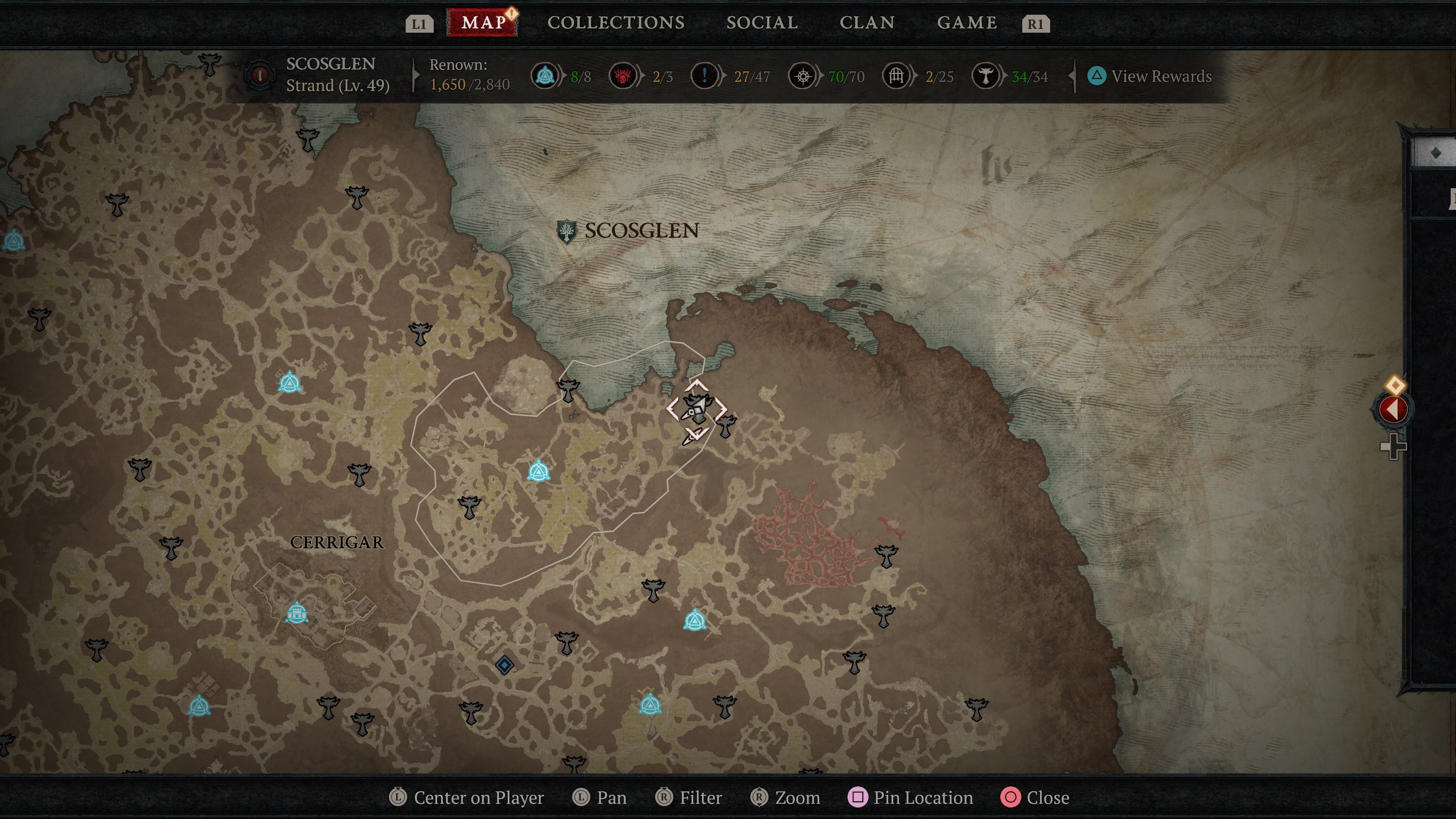The width and height of the screenshot is (1456, 819).
Task: Select the Altars of Lilith 2/3 counter icon
Action: [x=623, y=76]
